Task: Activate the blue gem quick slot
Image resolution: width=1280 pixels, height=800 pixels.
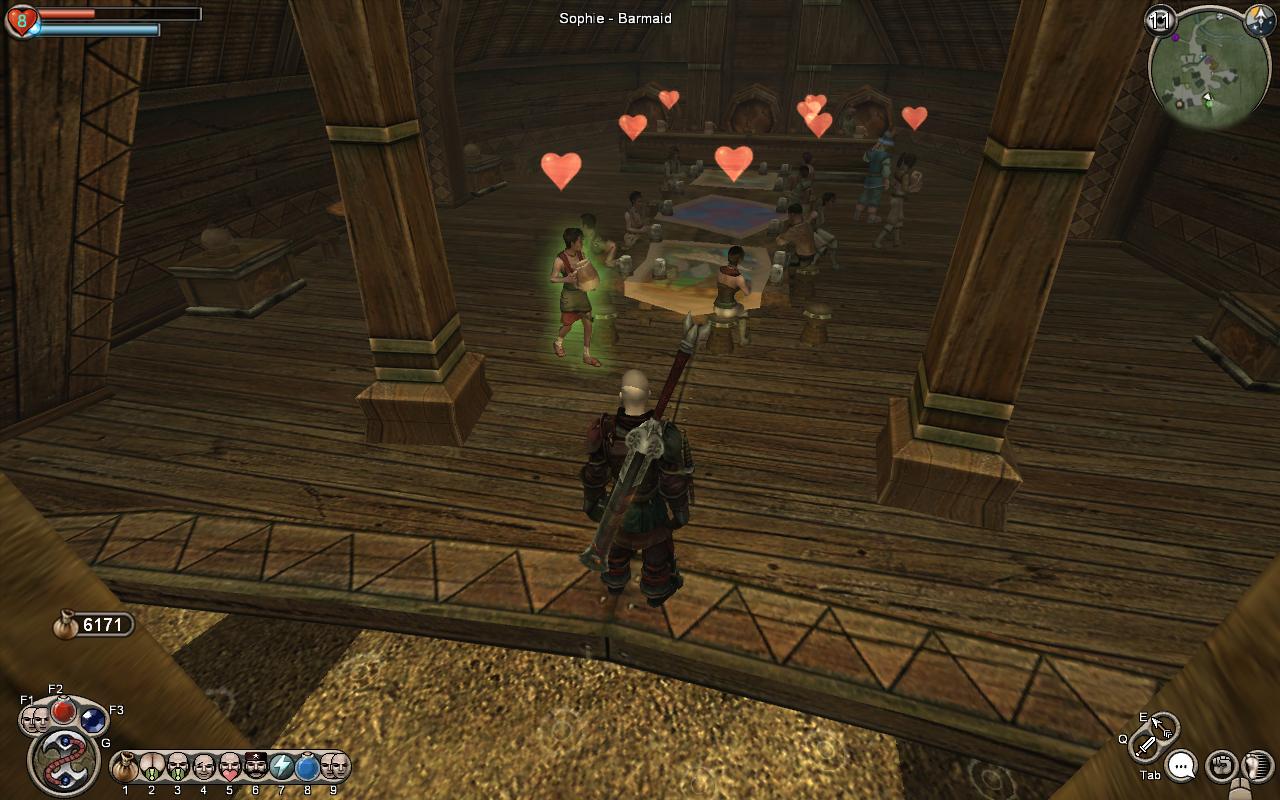Action: pyautogui.click(x=93, y=720)
